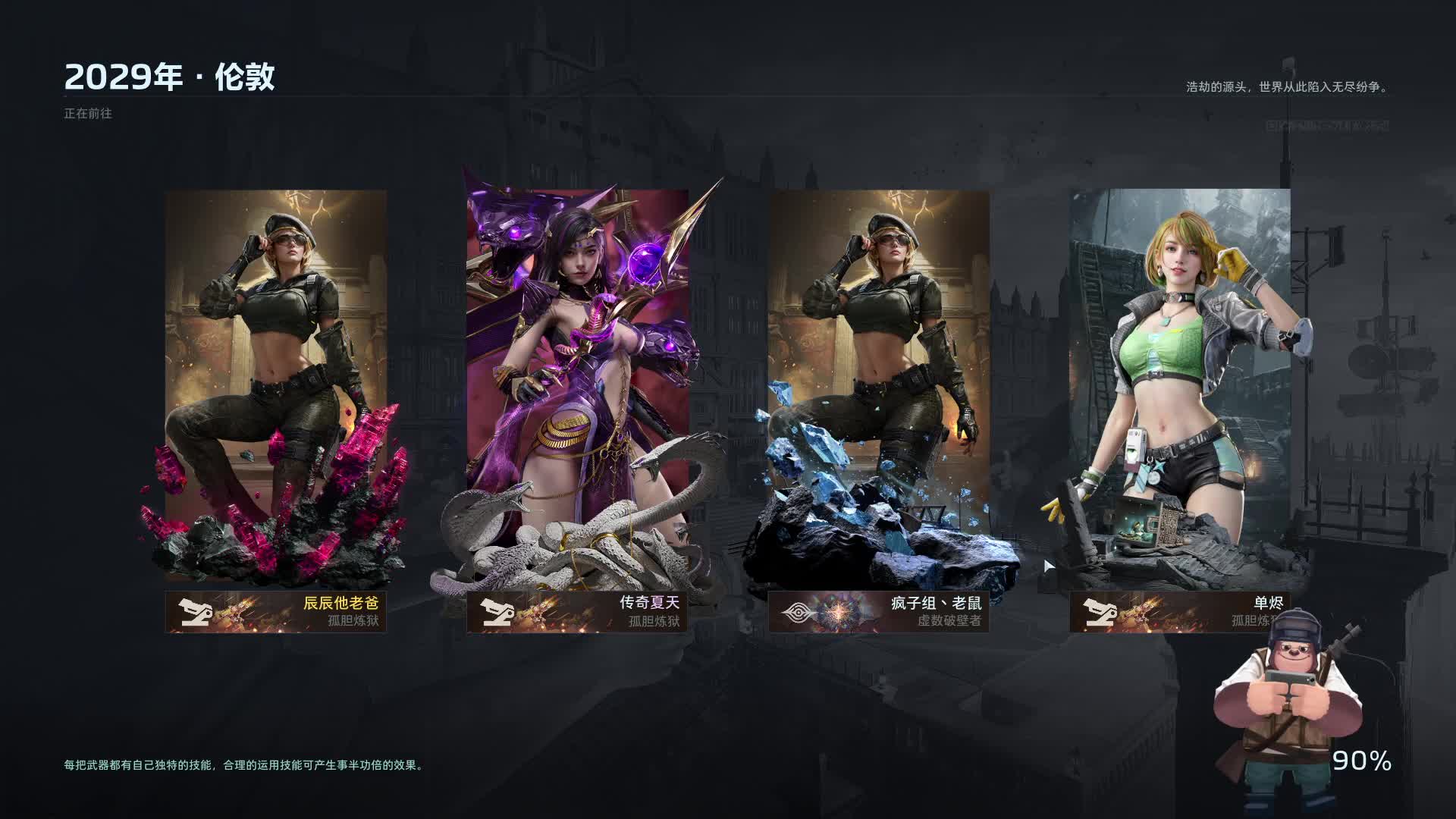The width and height of the screenshot is (1456, 819).
Task: Select player card named 辰辰他老爸
Action: pyautogui.click(x=276, y=394)
